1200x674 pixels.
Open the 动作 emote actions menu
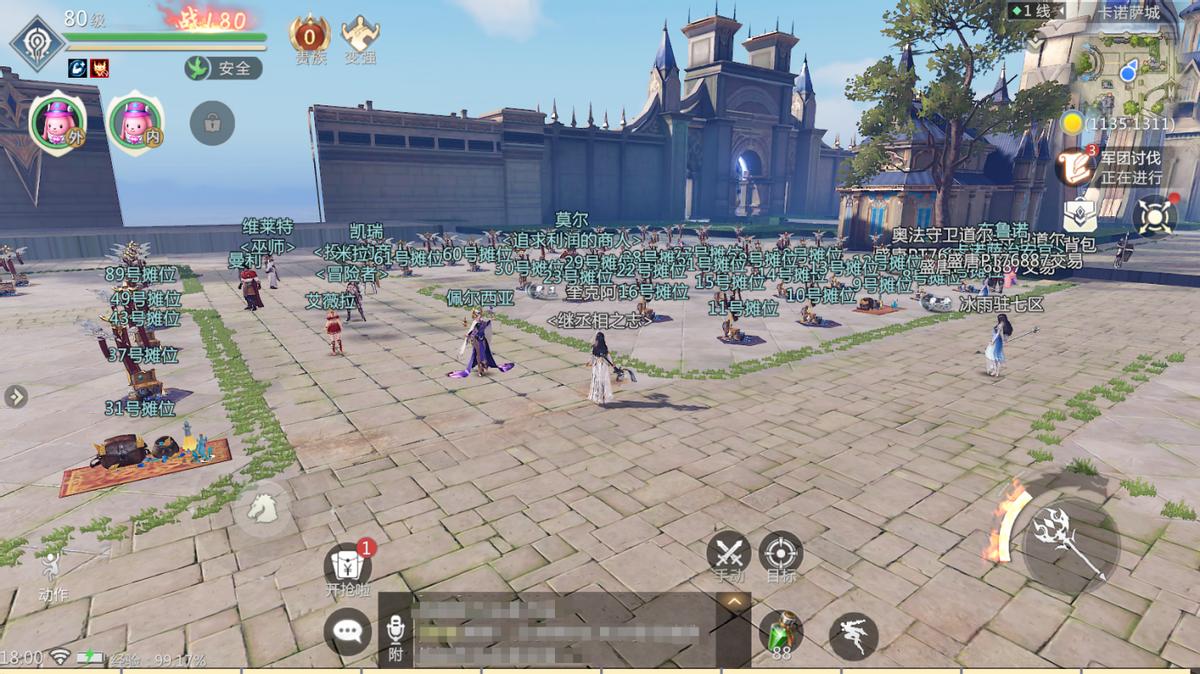coord(53,575)
